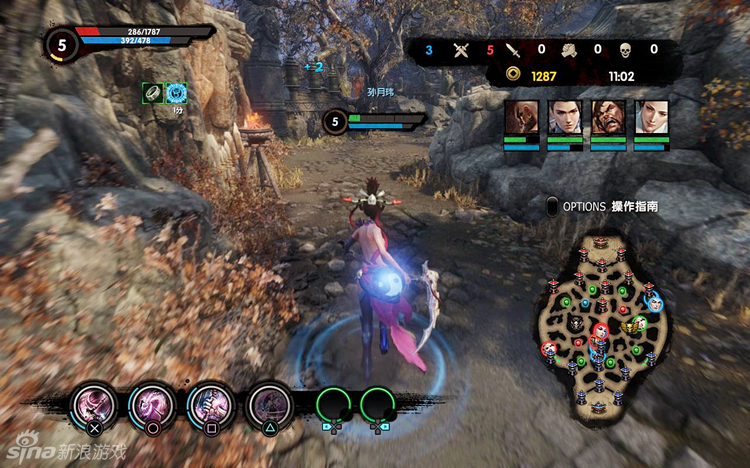Select the blue rune circle buff icon
Viewport: 750px width, 468px height.
click(176, 92)
